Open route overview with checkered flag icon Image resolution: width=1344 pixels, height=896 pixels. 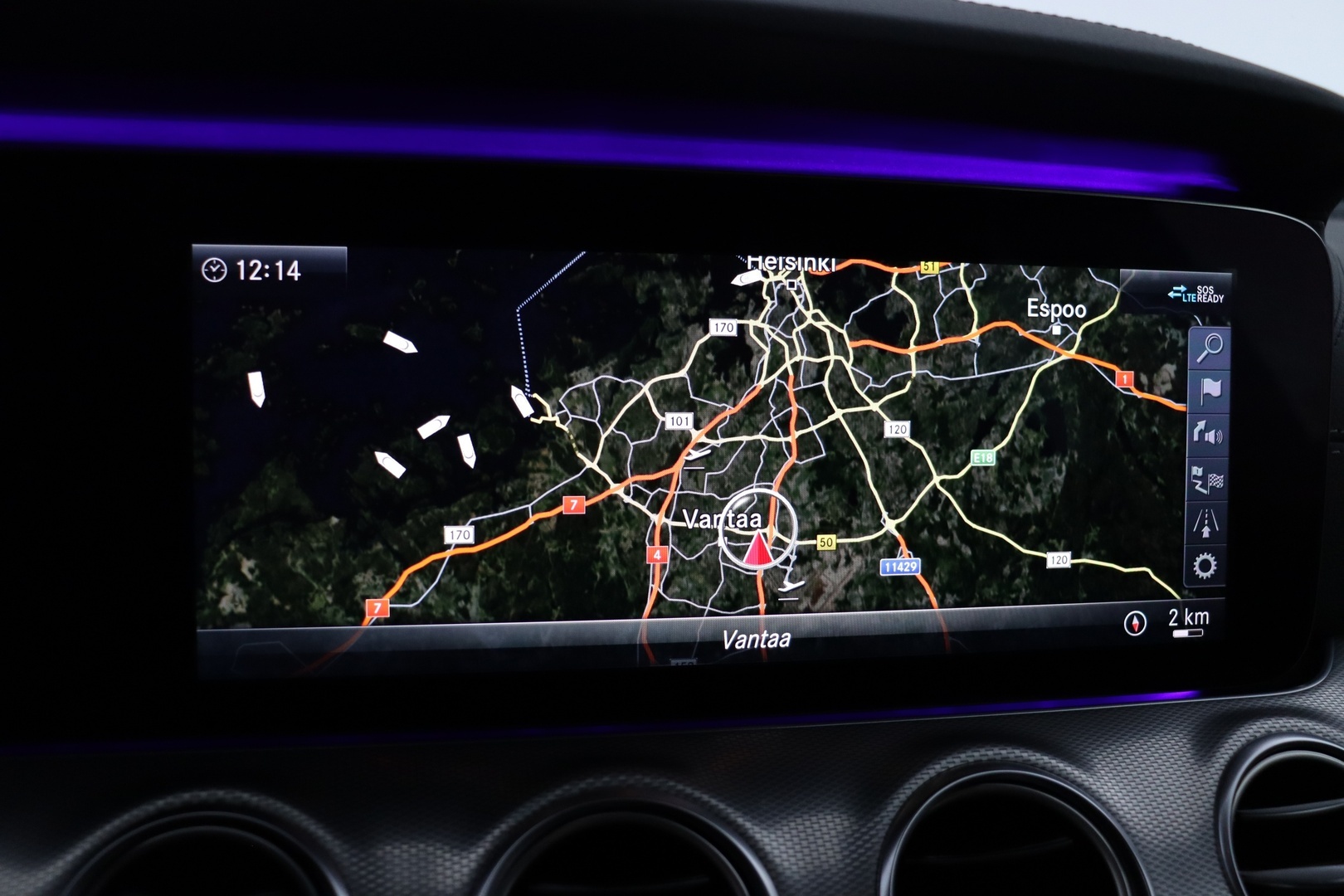[x=1209, y=480]
